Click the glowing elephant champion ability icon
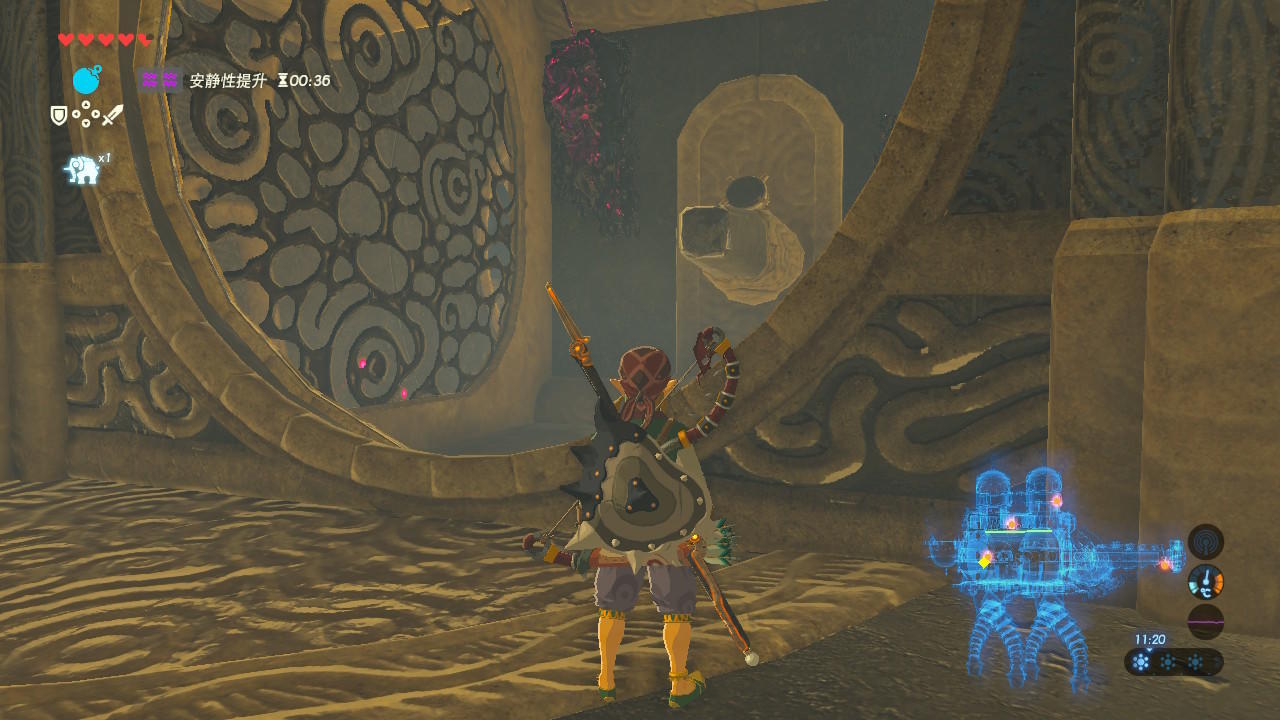Image resolution: width=1280 pixels, height=720 pixels. pos(82,169)
